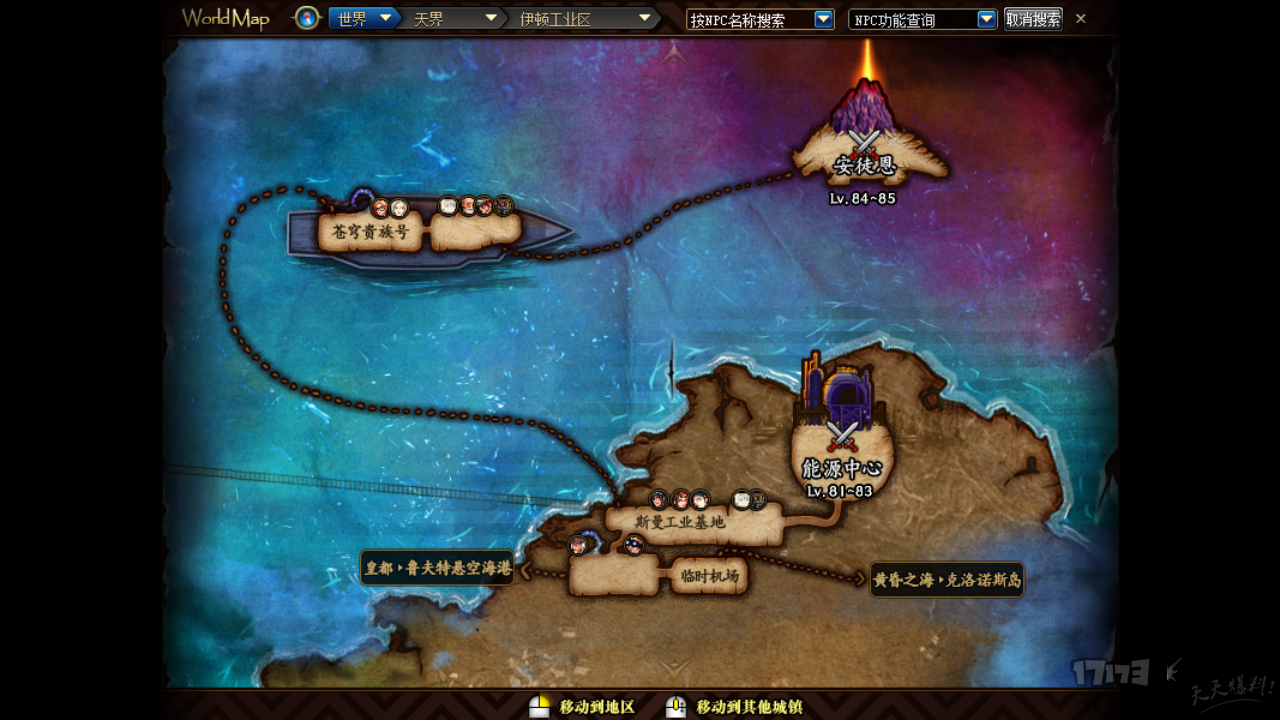Go to 皇都·鲁夫特悬空海港 via the exit label

click(437, 568)
